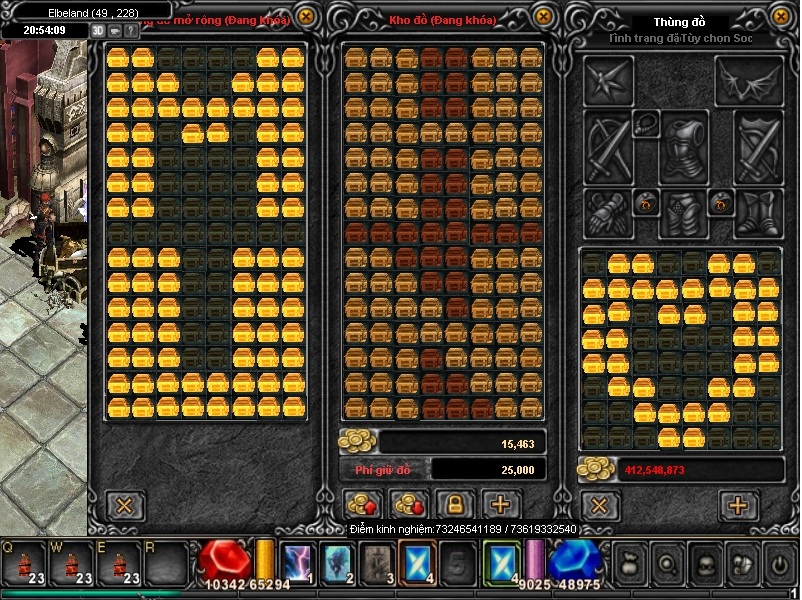Toggle the 3D view button
Viewport: 802px width, 600px height.
click(98, 30)
